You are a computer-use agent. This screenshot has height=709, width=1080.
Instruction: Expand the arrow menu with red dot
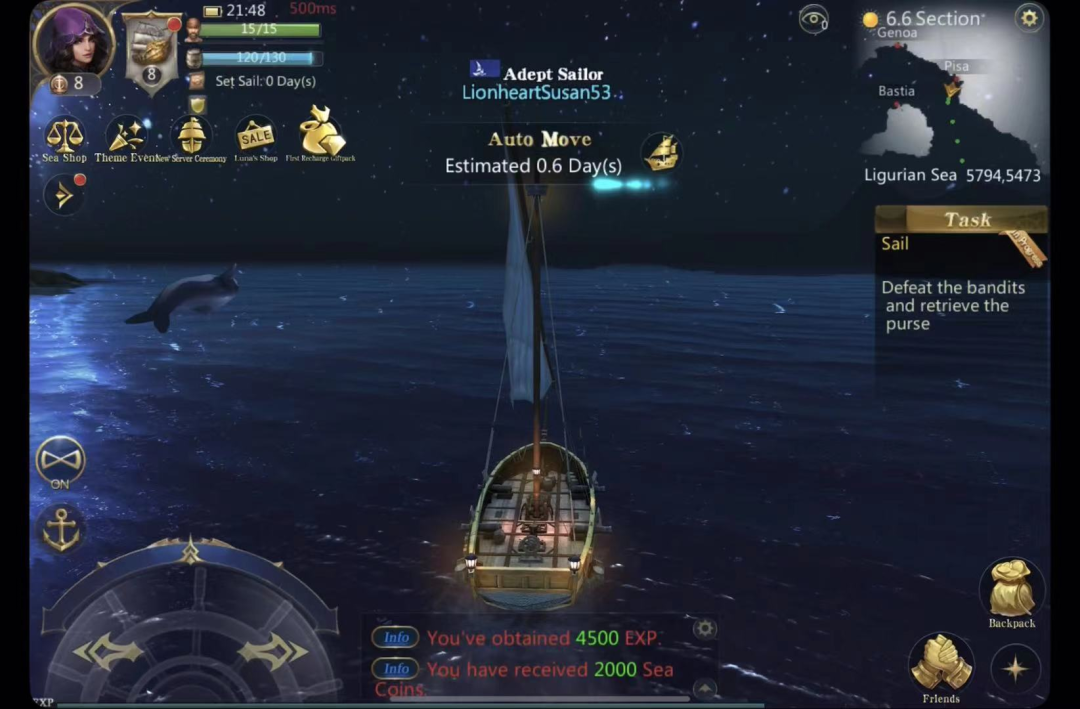(x=65, y=194)
